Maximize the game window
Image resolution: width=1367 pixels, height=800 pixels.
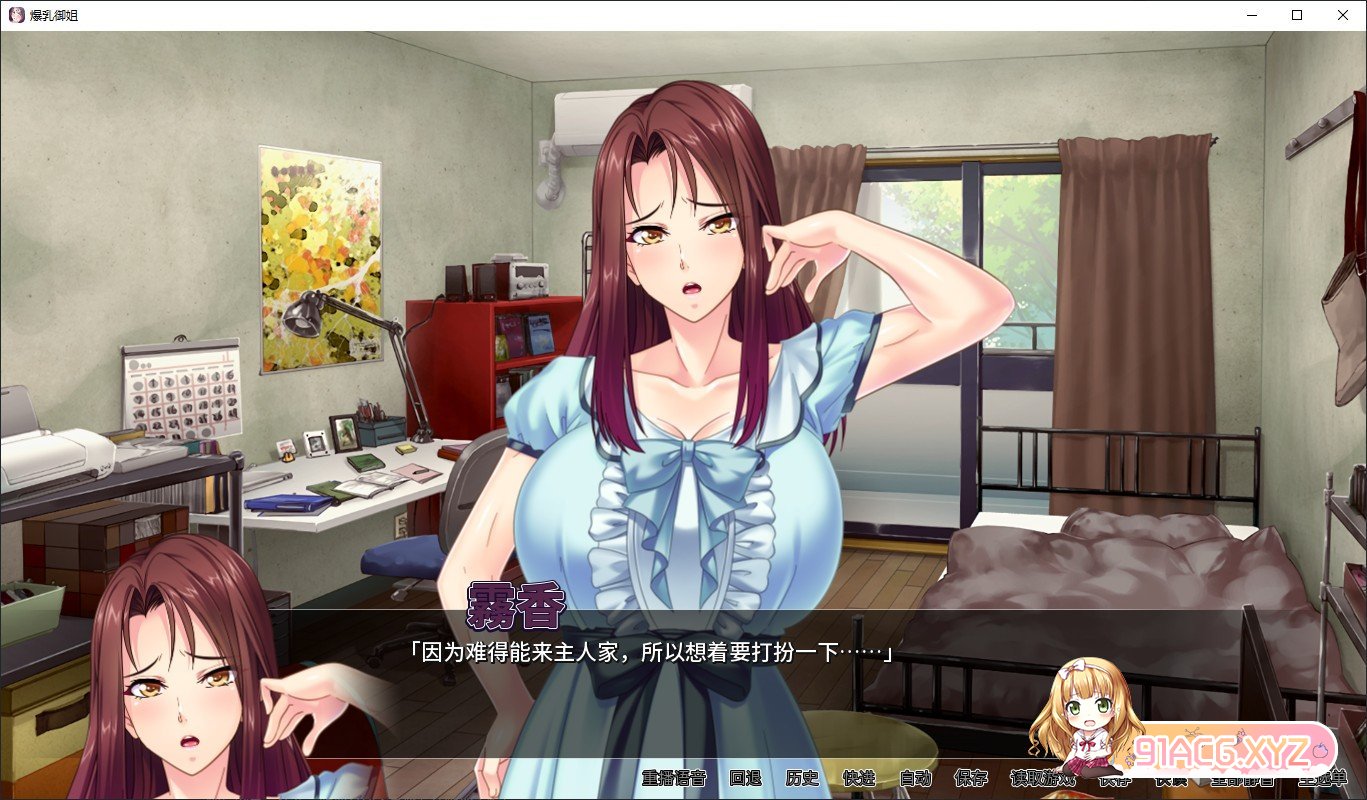pyautogui.click(x=1296, y=15)
